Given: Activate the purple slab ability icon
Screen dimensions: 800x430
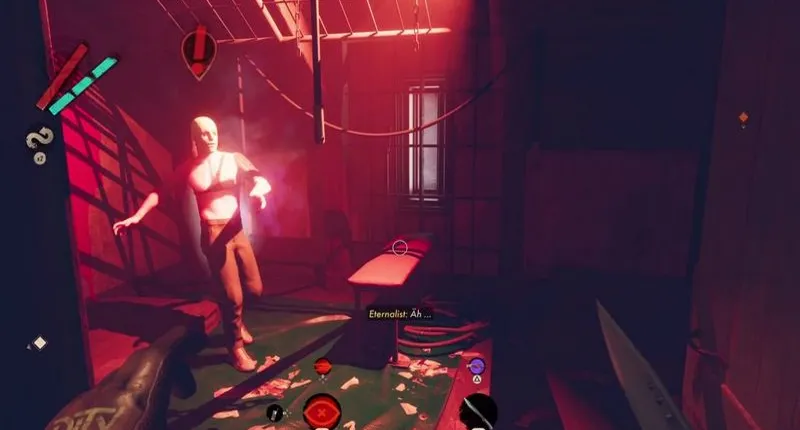Looking at the screenshot, I should click(x=477, y=367).
